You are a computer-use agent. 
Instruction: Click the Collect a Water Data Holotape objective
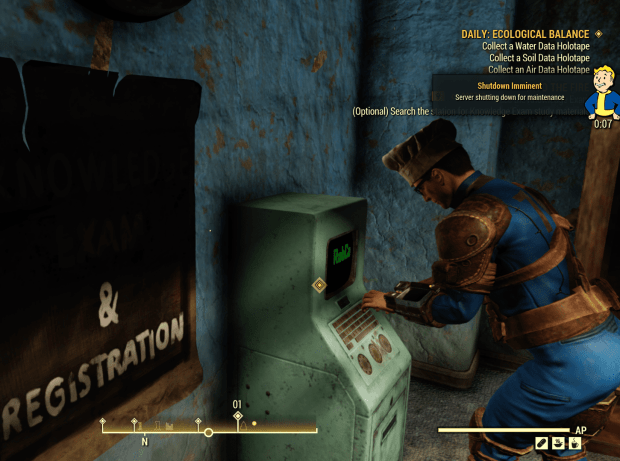coord(535,45)
